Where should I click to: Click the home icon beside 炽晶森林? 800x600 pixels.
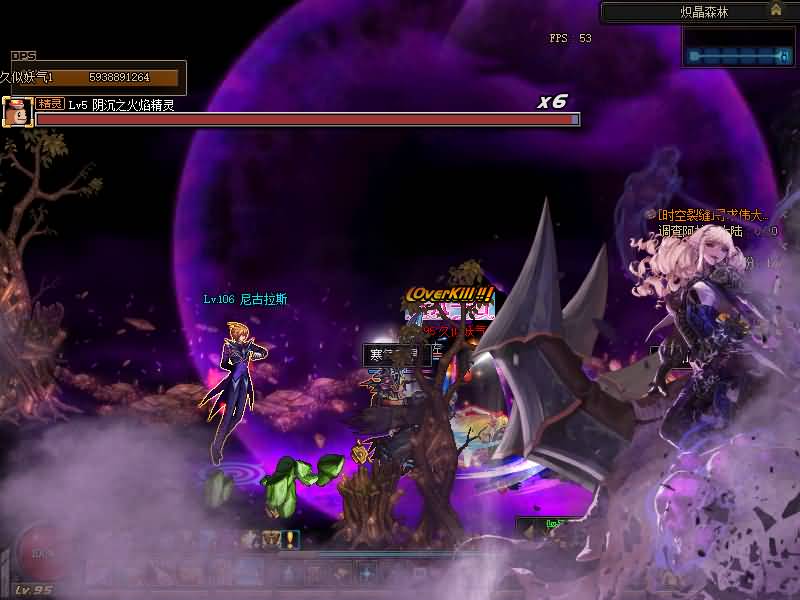[x=775, y=10]
